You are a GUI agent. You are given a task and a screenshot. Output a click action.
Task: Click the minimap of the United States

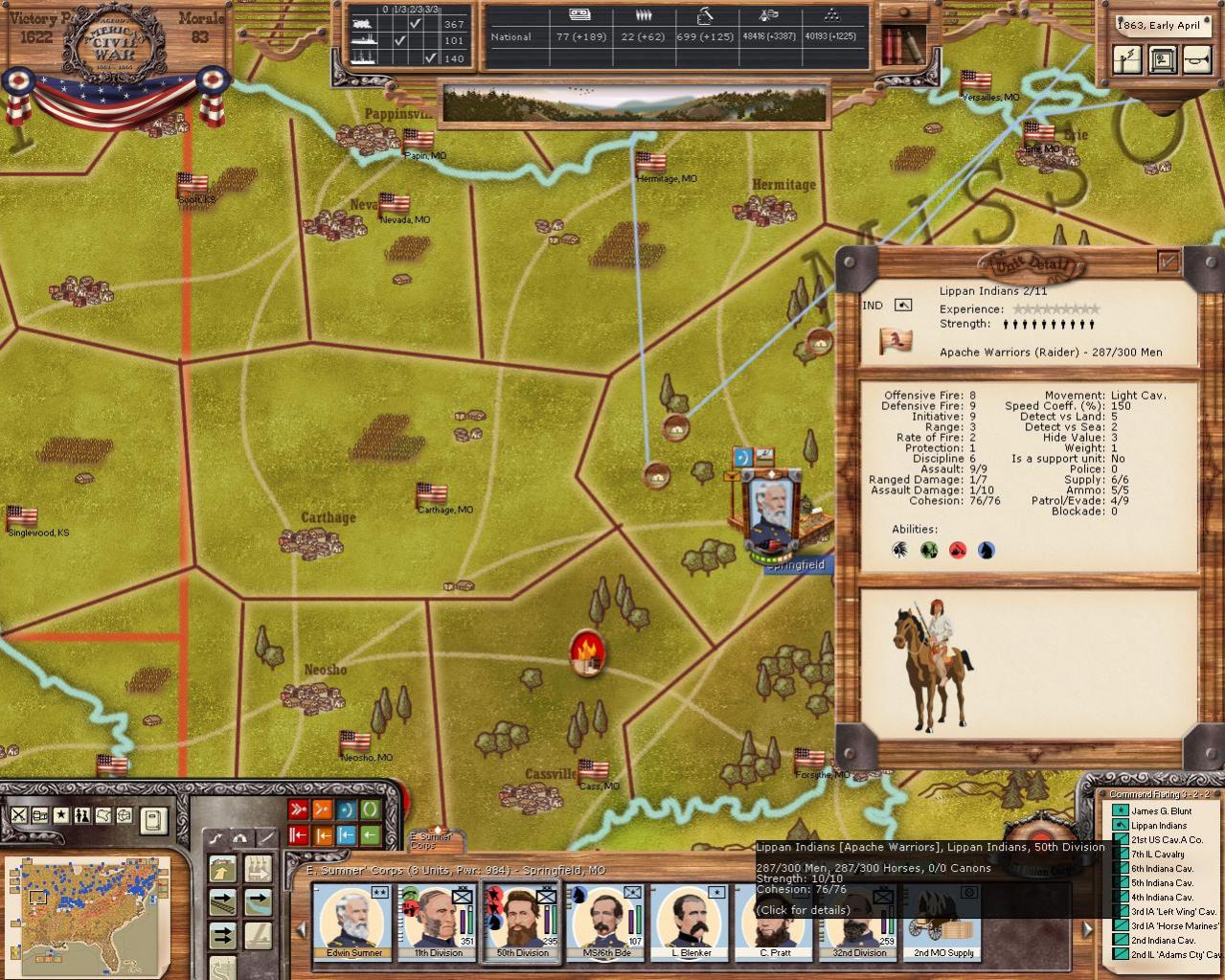point(87,903)
